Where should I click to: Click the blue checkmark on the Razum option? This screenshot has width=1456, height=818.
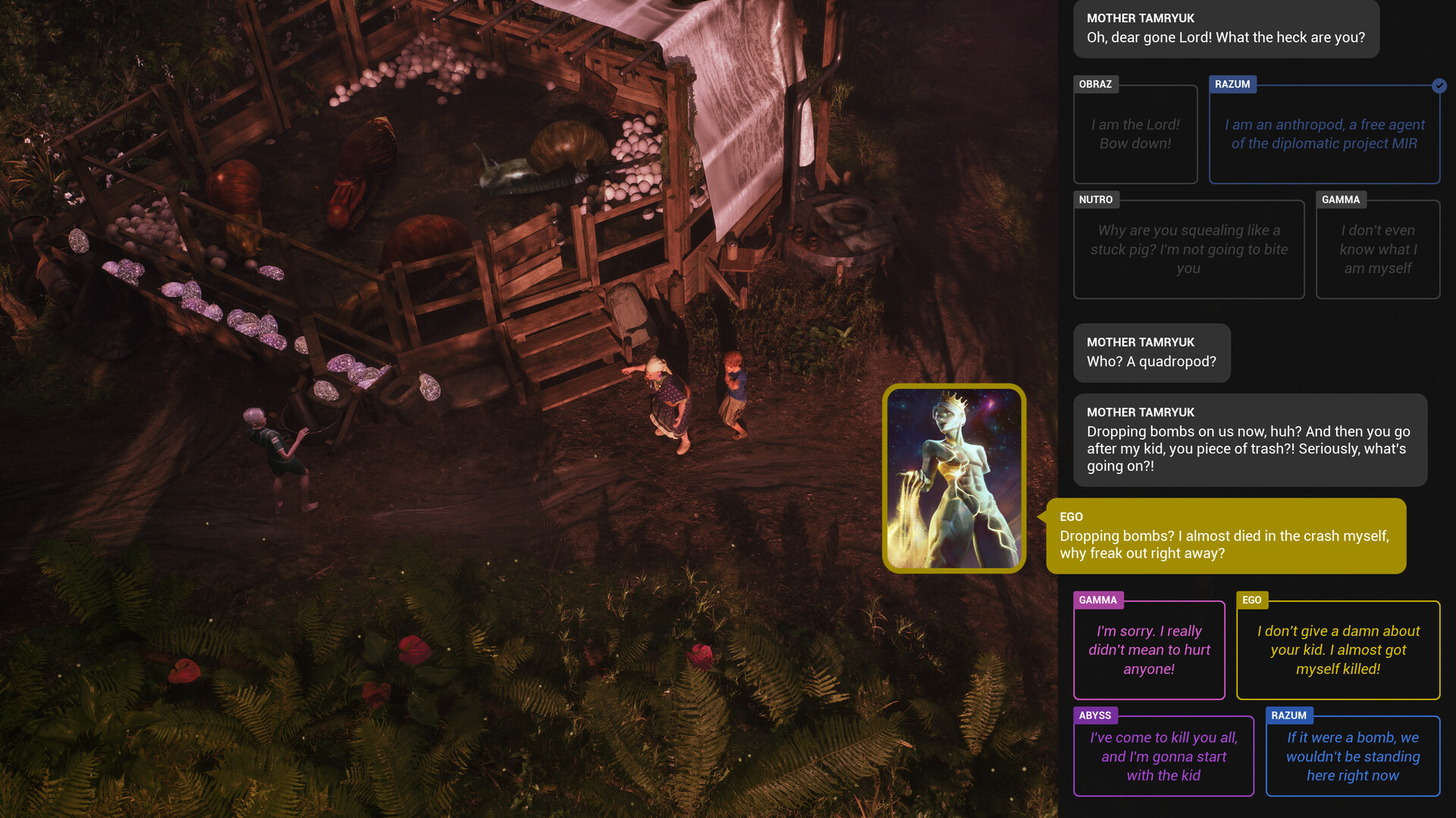[1439, 86]
